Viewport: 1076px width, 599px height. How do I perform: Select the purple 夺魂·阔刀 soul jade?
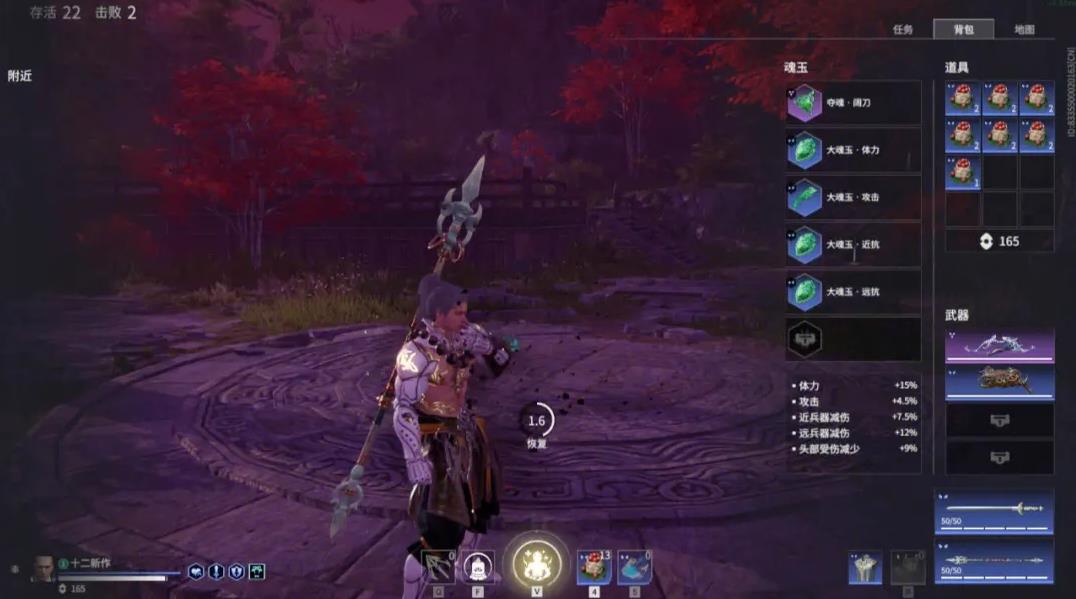[x=853, y=103]
